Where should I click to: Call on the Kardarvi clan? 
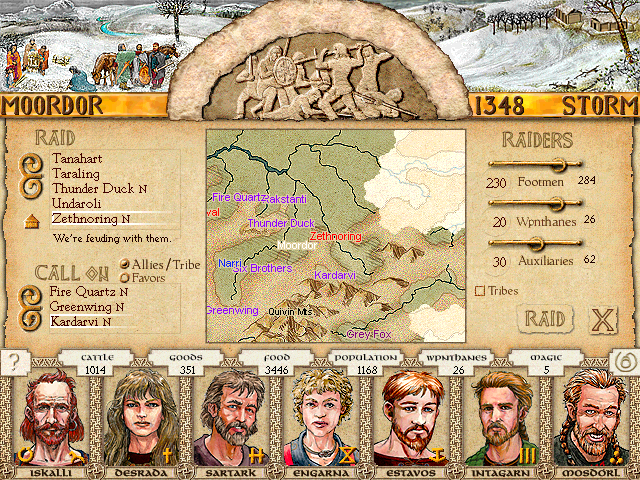tap(79, 322)
